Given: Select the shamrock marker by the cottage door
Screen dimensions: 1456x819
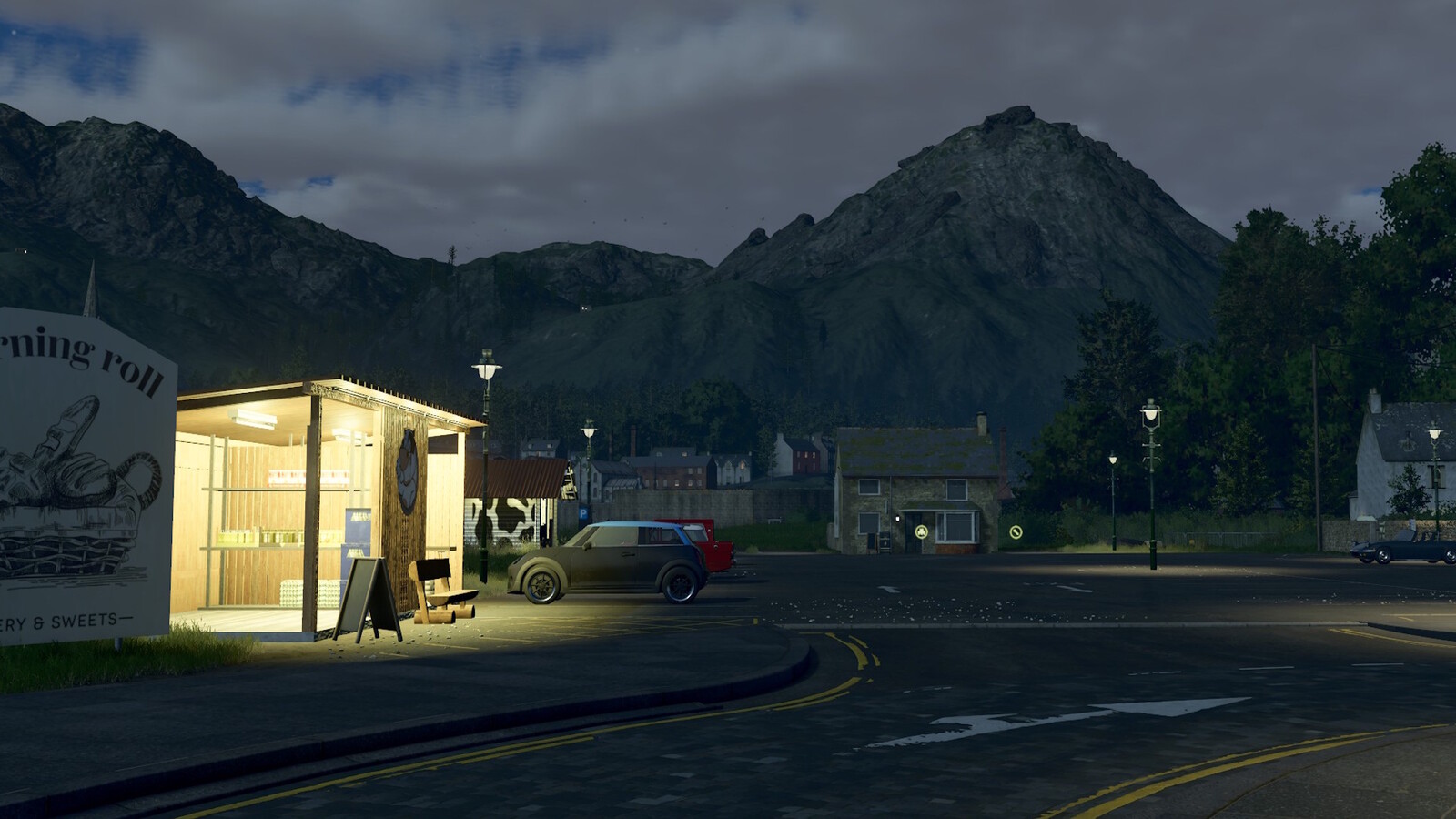Looking at the screenshot, I should pos(922,532).
